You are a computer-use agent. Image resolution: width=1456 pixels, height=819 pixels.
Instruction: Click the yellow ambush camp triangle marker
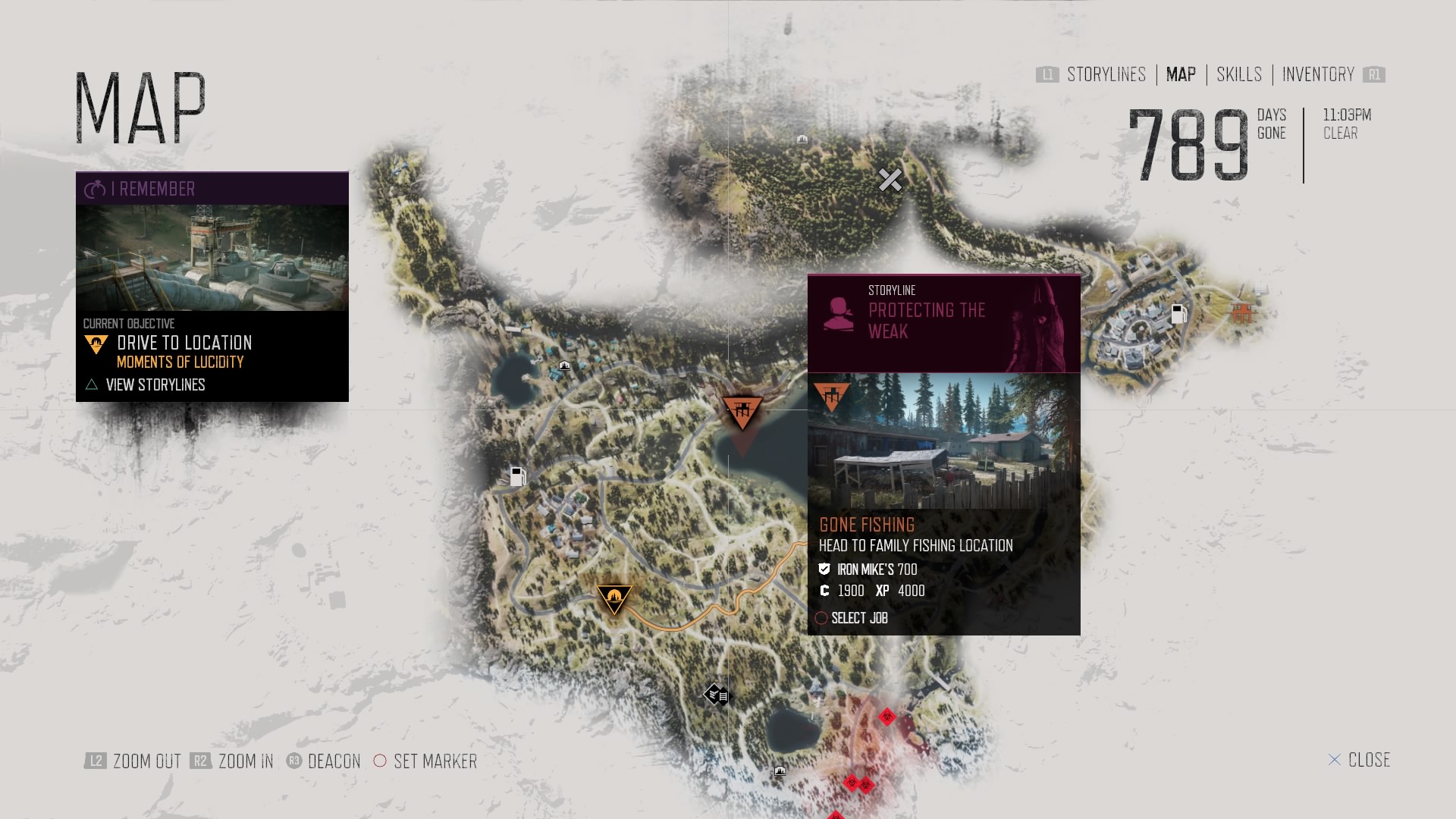pos(614,598)
